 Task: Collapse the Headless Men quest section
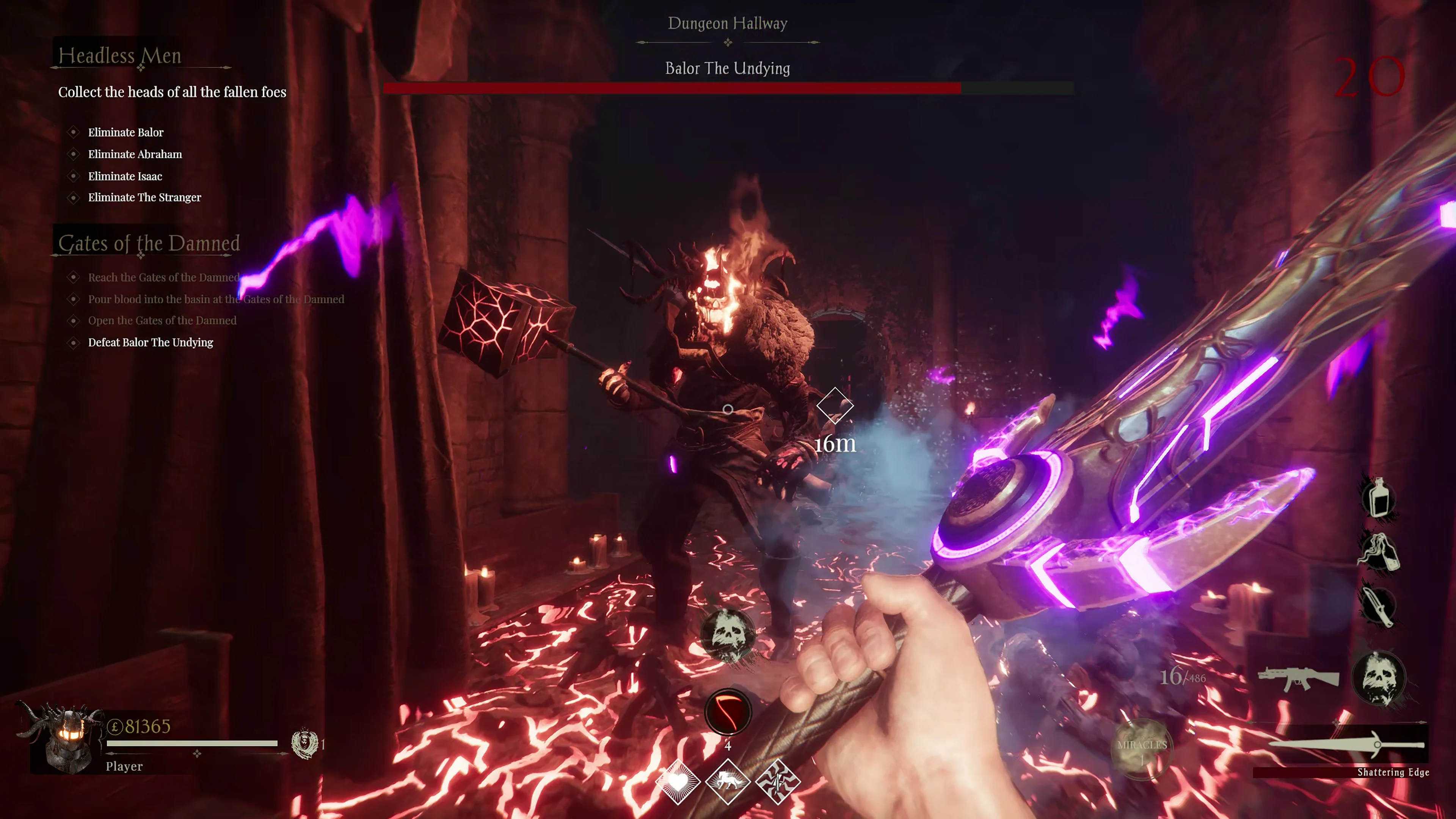coord(121,55)
